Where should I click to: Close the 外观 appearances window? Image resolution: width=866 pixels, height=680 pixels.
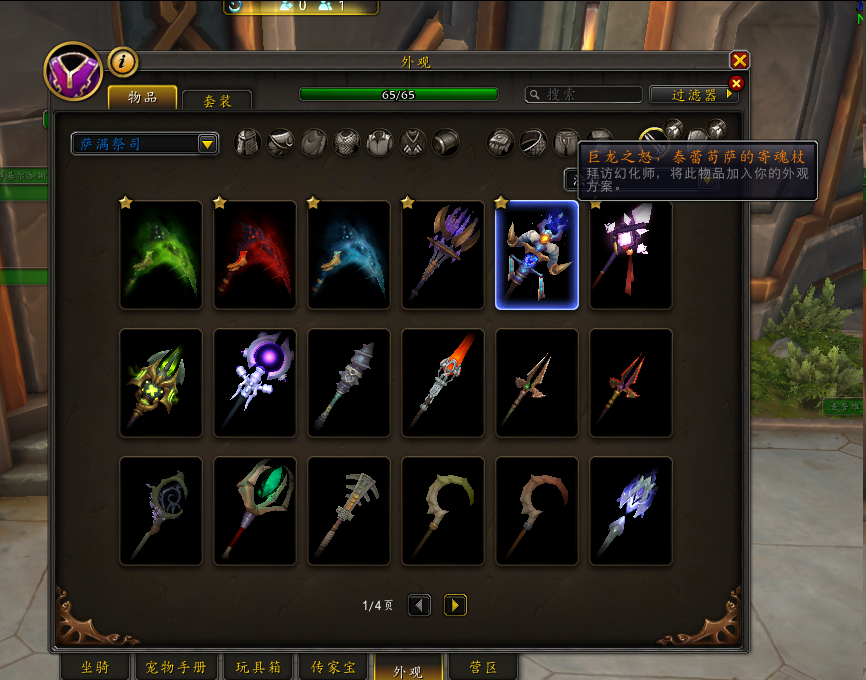click(x=739, y=61)
